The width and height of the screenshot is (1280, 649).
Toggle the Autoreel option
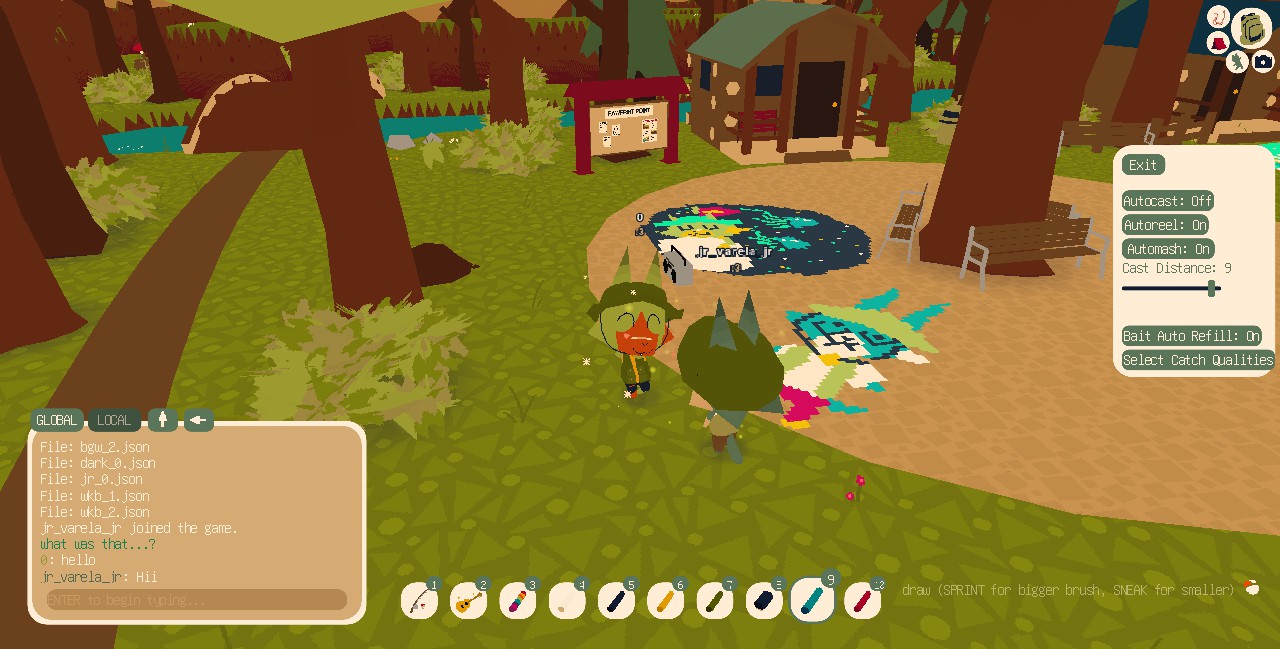tap(1166, 225)
